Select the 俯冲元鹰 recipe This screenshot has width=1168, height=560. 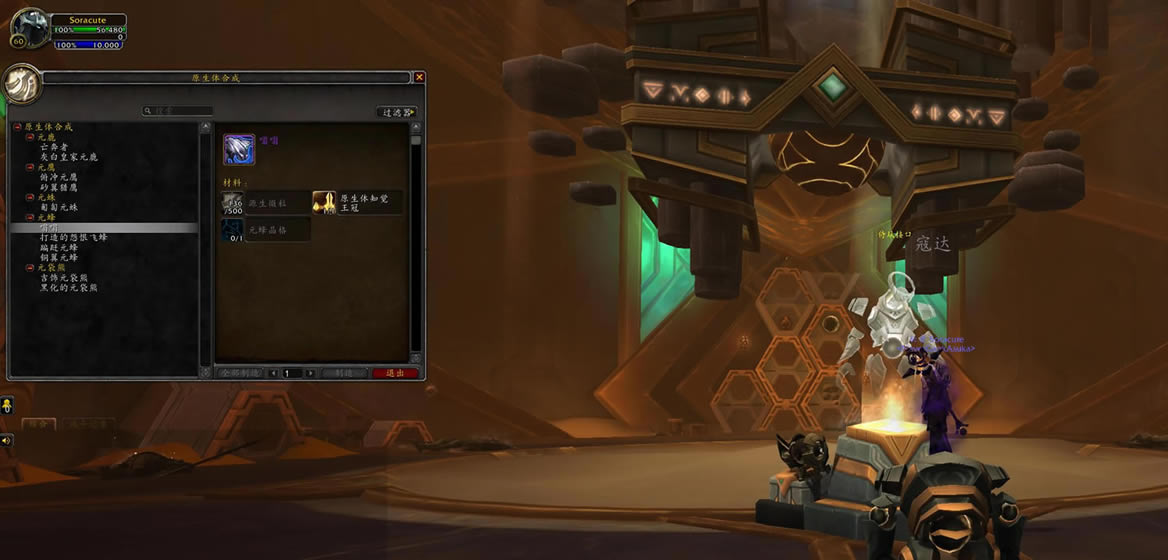coord(63,177)
